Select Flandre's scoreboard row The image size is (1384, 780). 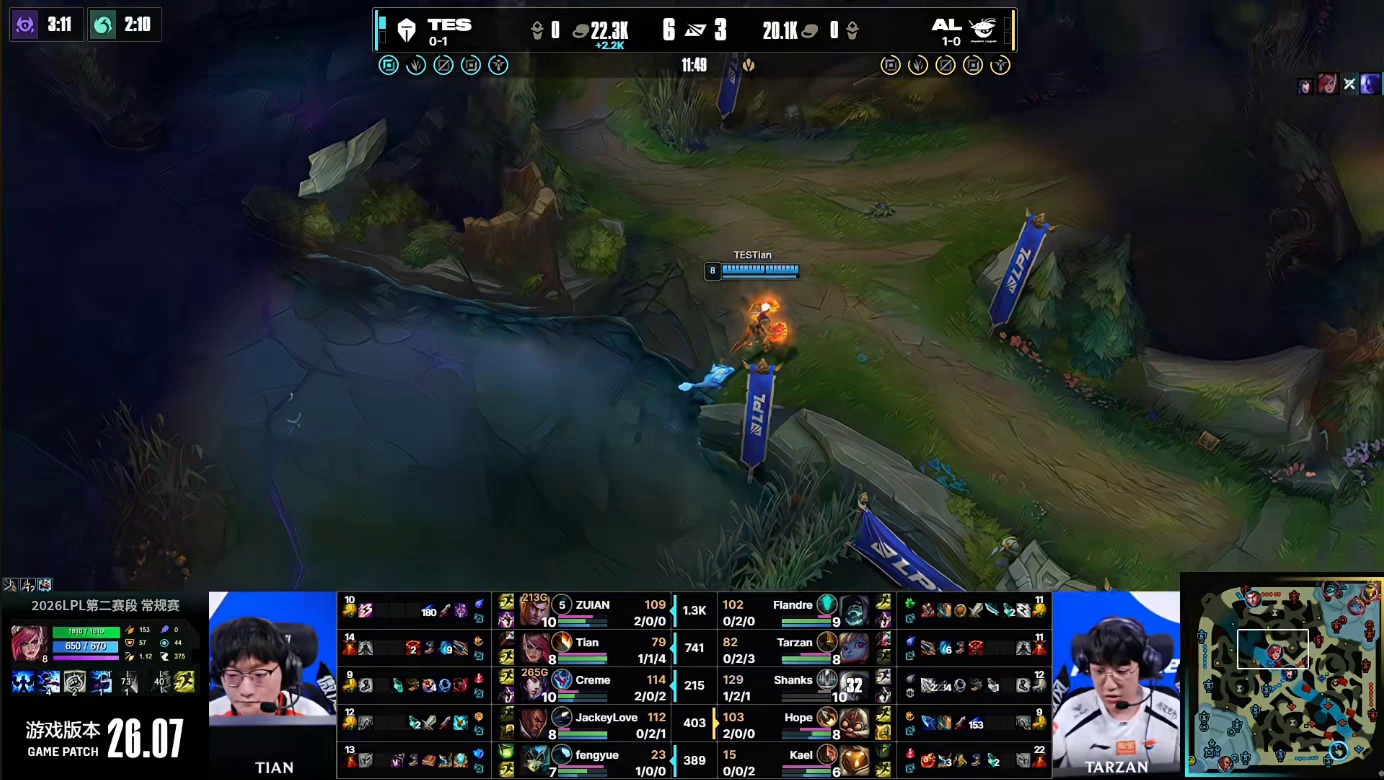pos(800,610)
